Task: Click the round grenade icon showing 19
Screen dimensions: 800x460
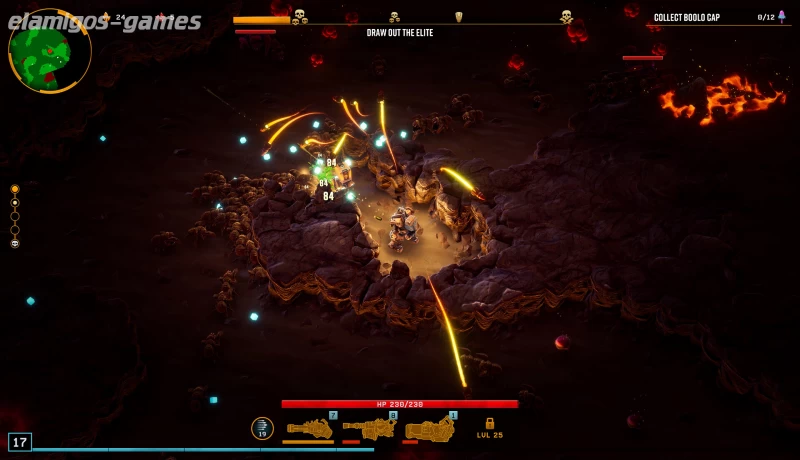Action: (x=262, y=428)
